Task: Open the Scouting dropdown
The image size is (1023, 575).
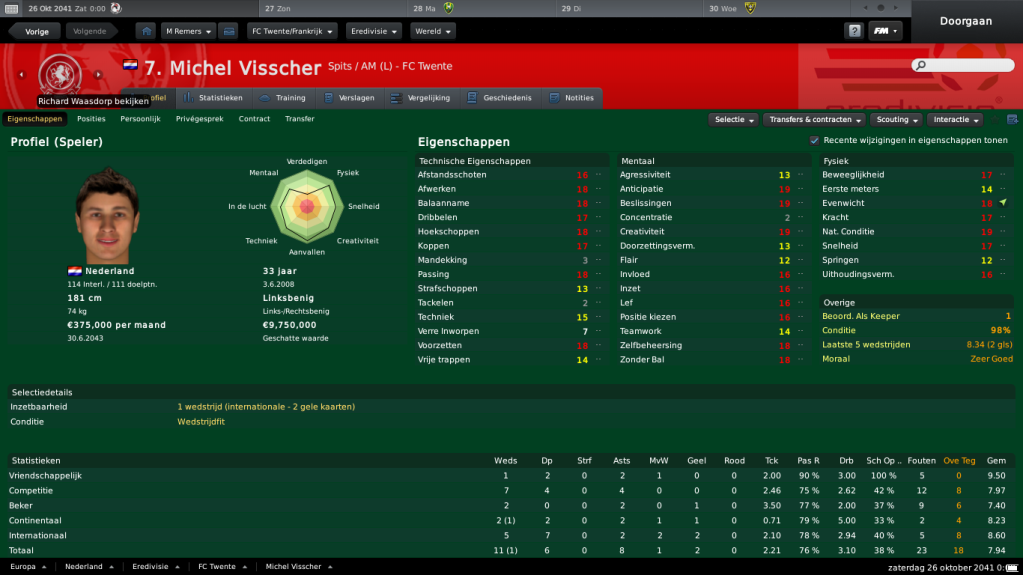Action: (896, 119)
